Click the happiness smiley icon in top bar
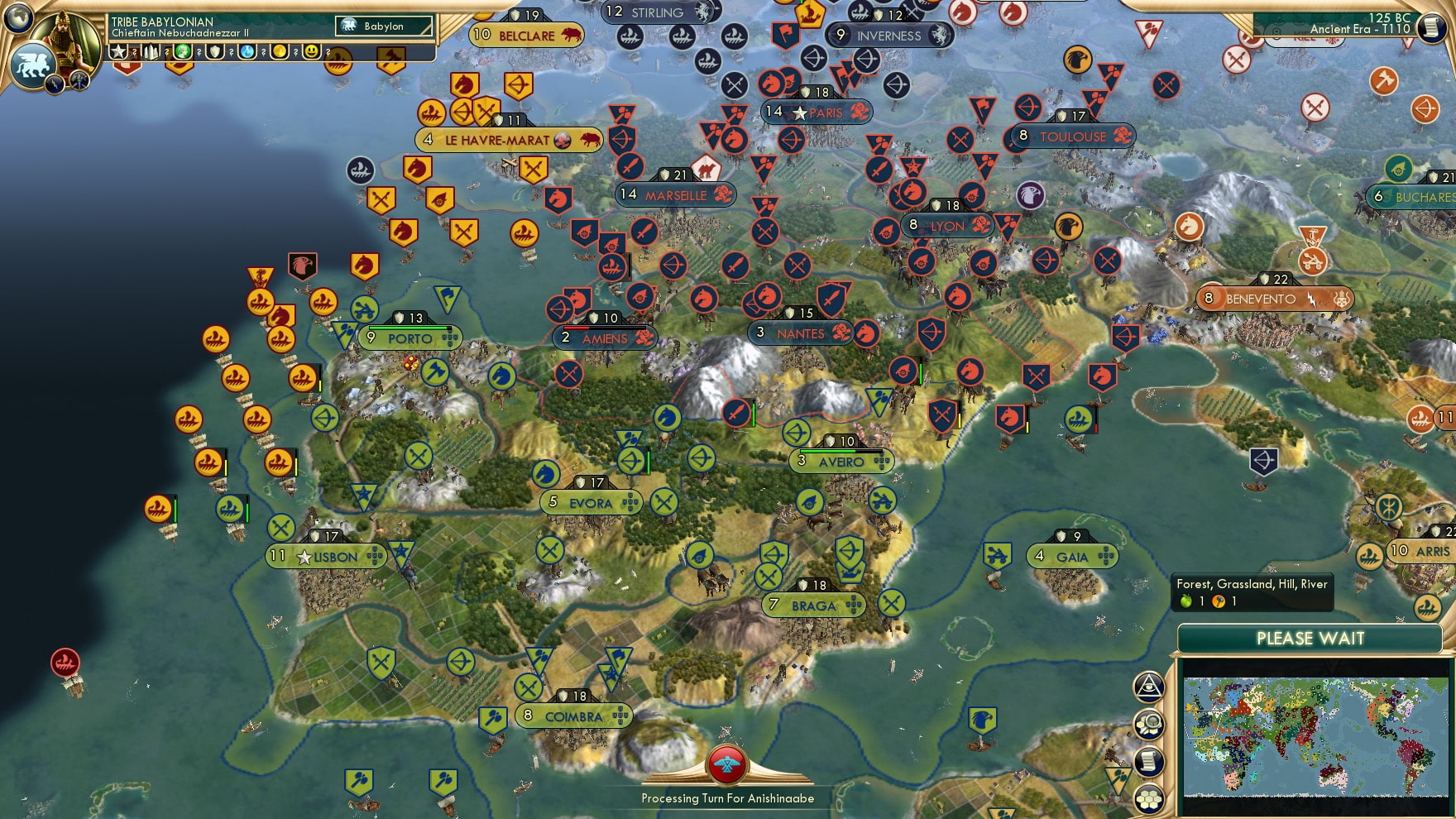The image size is (1456, 819). [313, 53]
